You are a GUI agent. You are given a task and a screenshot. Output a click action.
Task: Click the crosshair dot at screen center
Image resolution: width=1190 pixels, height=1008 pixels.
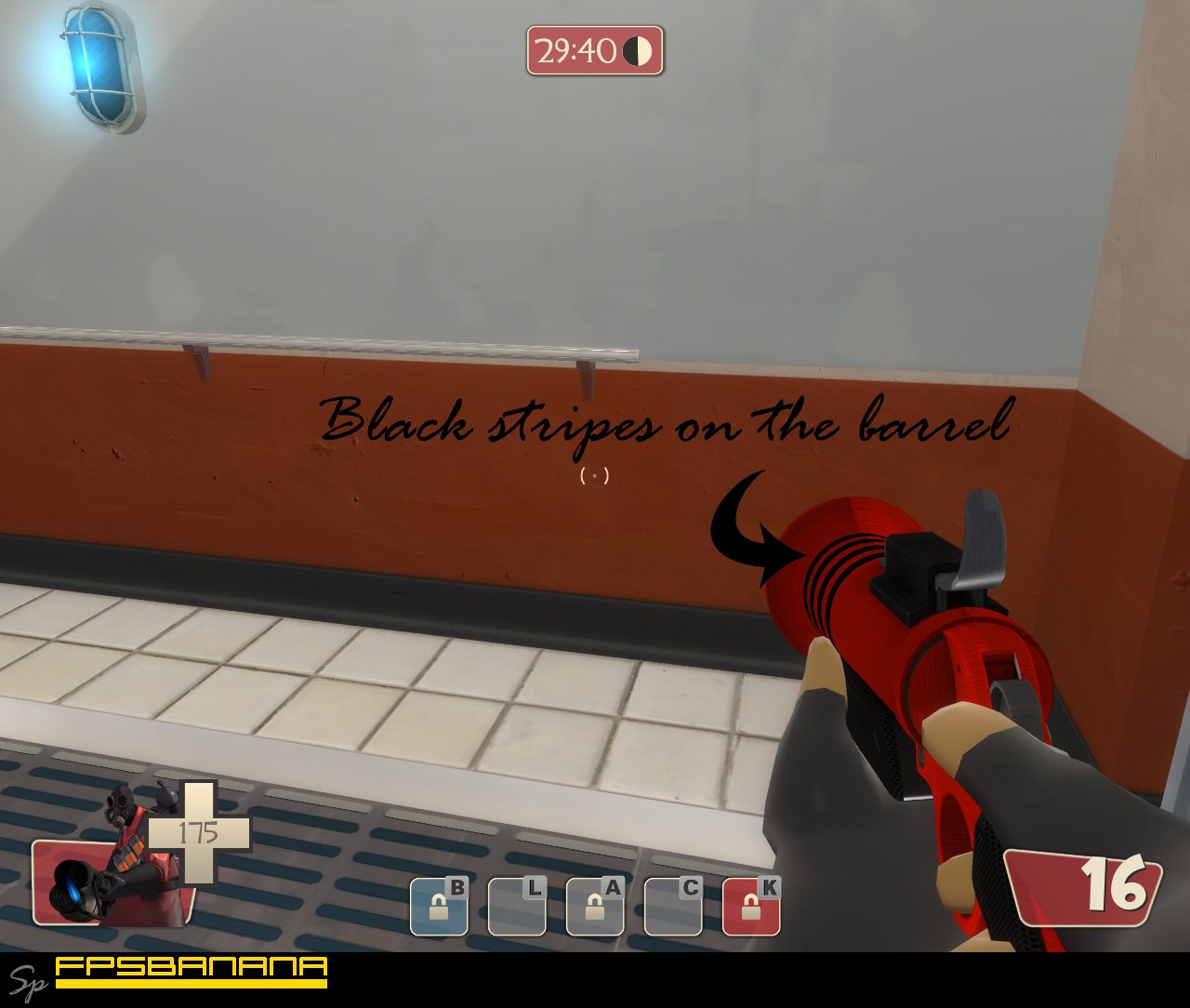coord(595,476)
